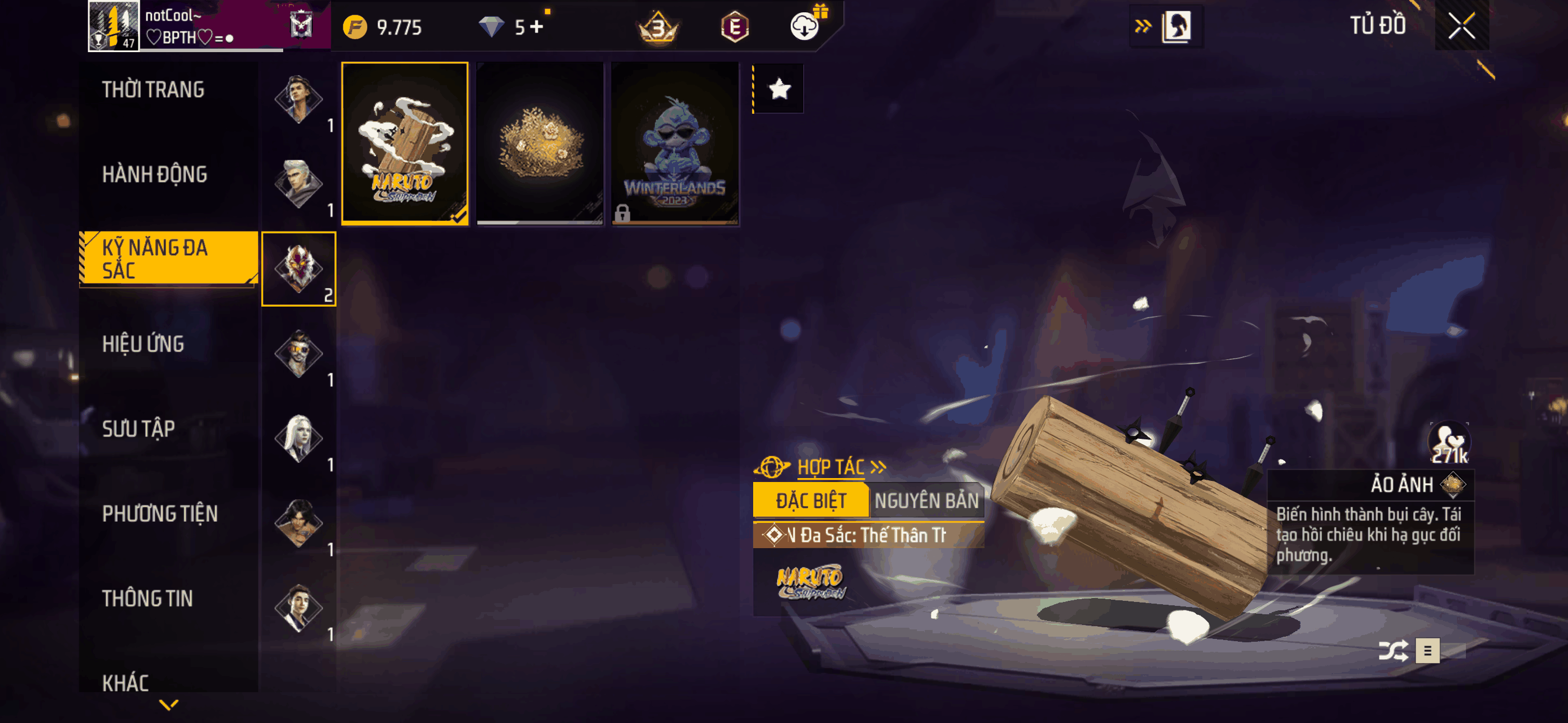This screenshot has width=1568, height=723.
Task: Switch to the HÀNH ĐỘNG tab
Action: click(x=155, y=175)
